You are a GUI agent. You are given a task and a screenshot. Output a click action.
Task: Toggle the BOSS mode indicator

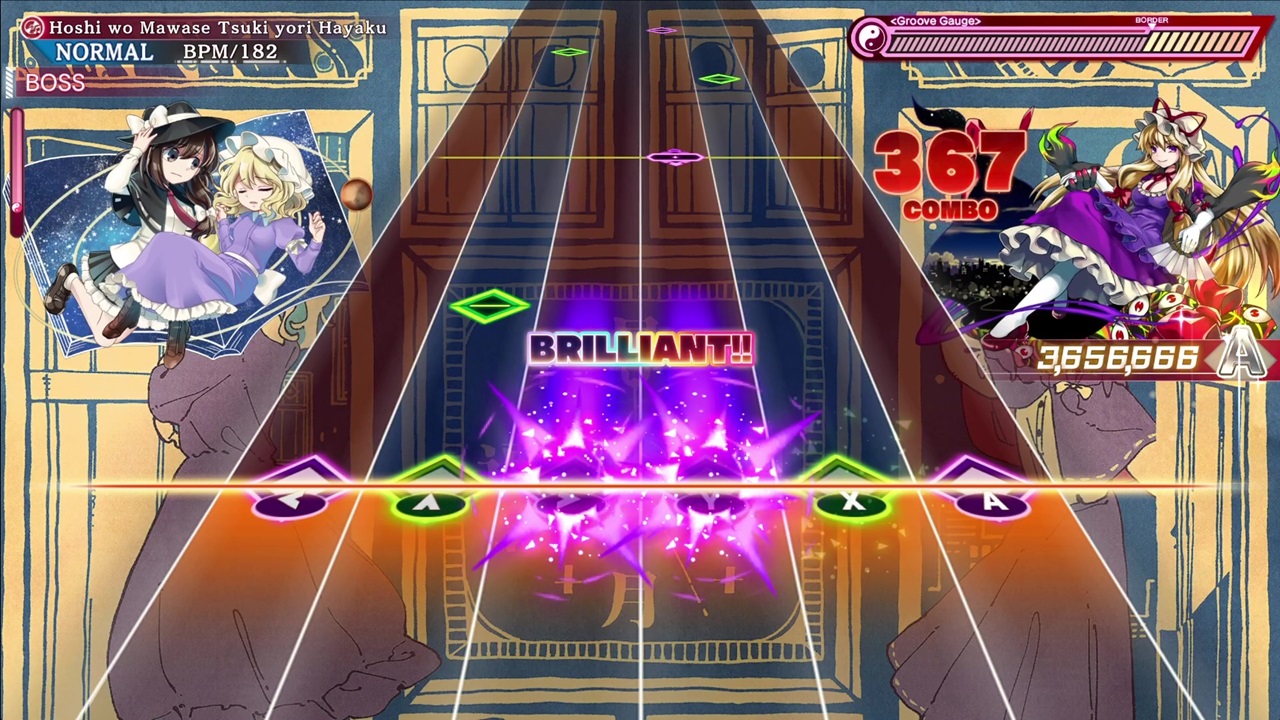point(55,83)
